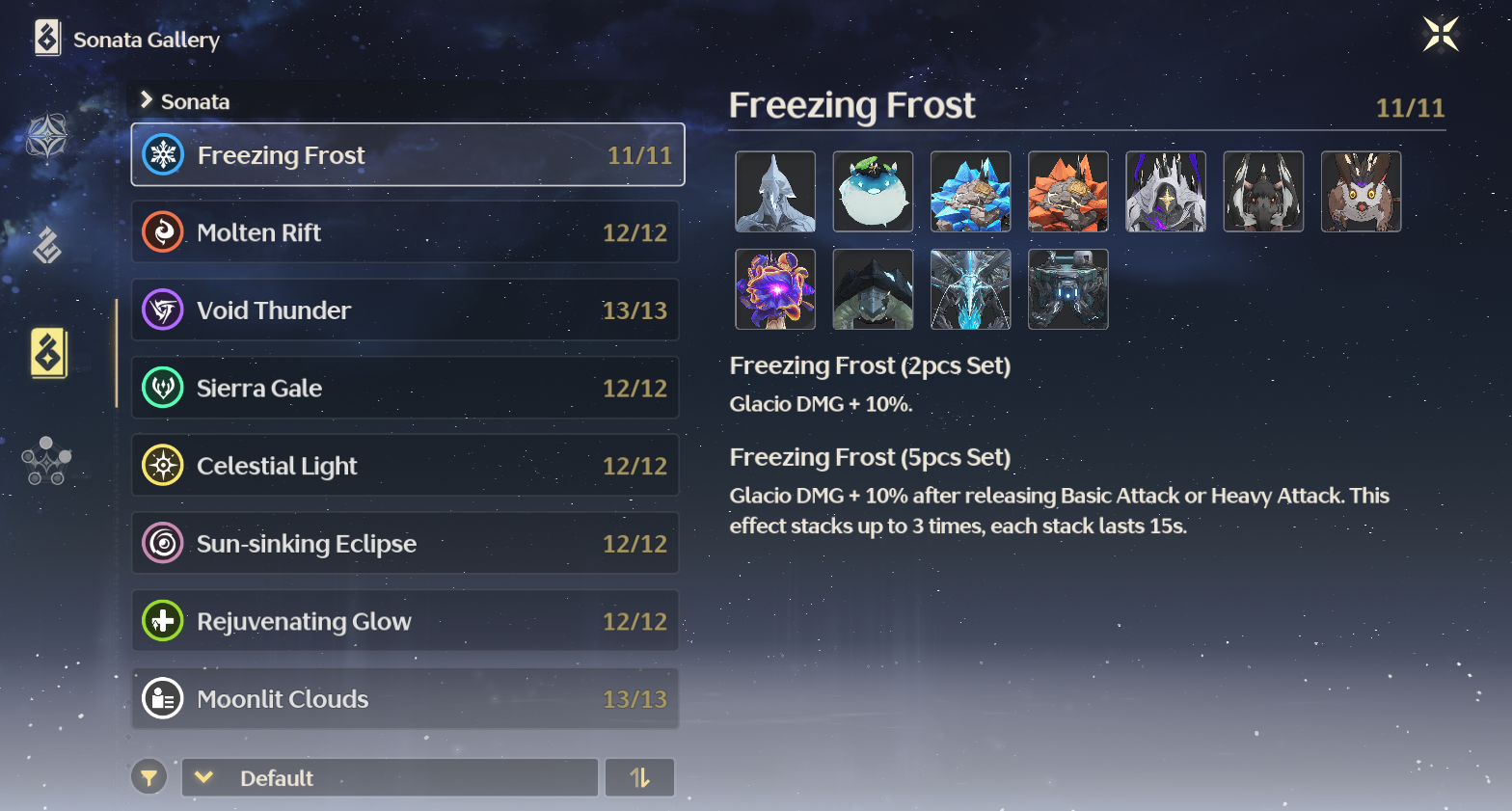Select the Void Thunder list entry

point(405,311)
